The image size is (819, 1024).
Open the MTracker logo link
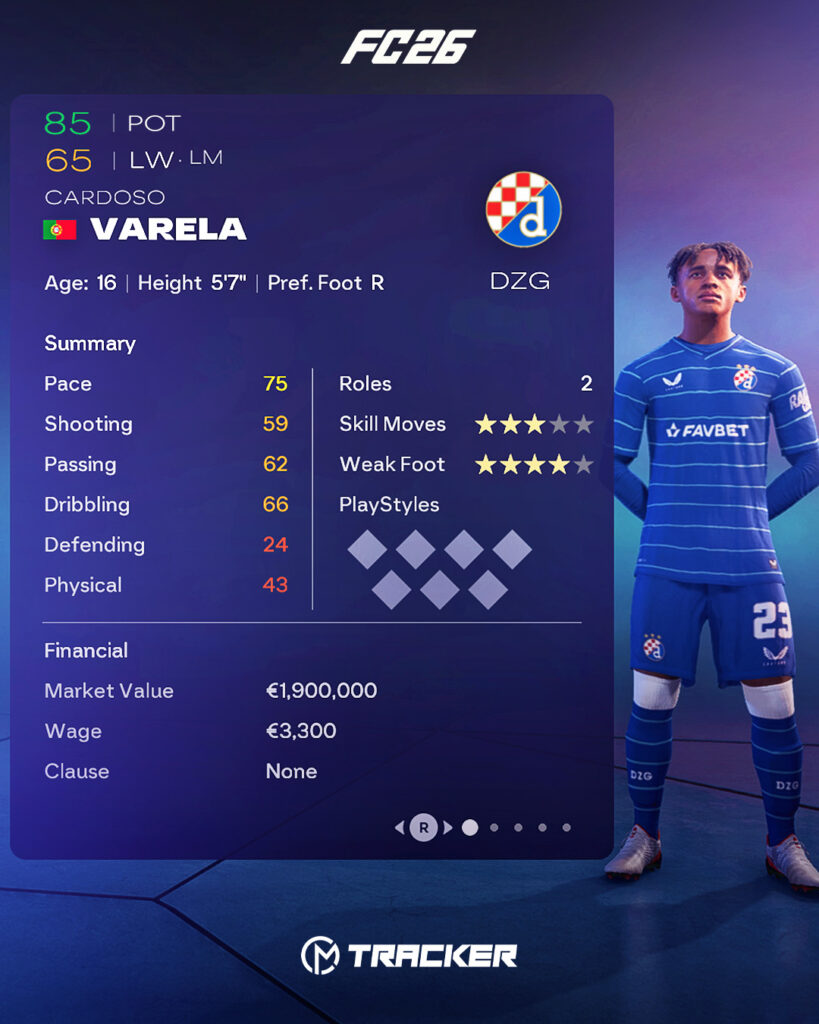409,955
